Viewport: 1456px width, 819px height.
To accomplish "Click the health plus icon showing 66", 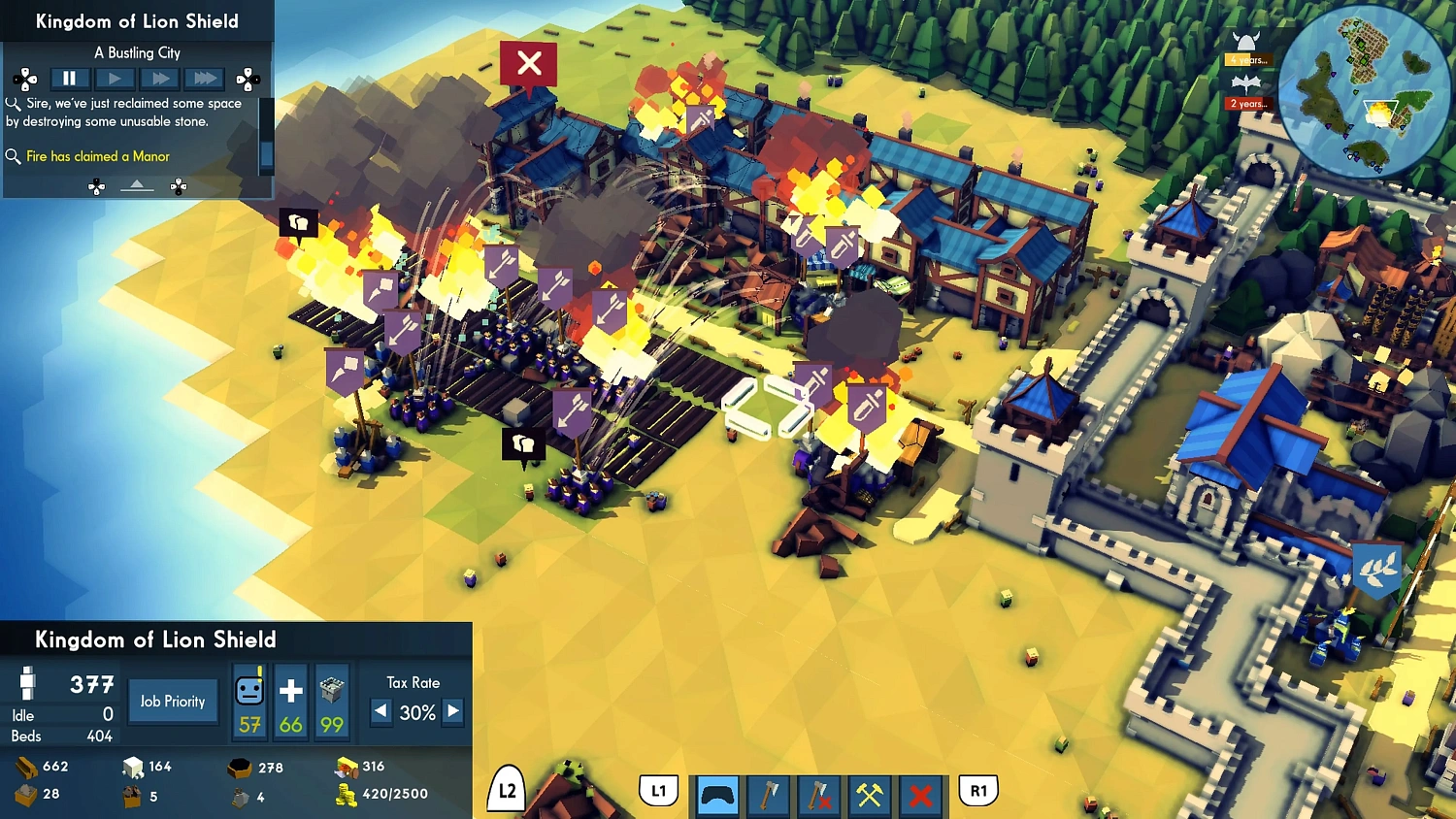I will point(289,700).
